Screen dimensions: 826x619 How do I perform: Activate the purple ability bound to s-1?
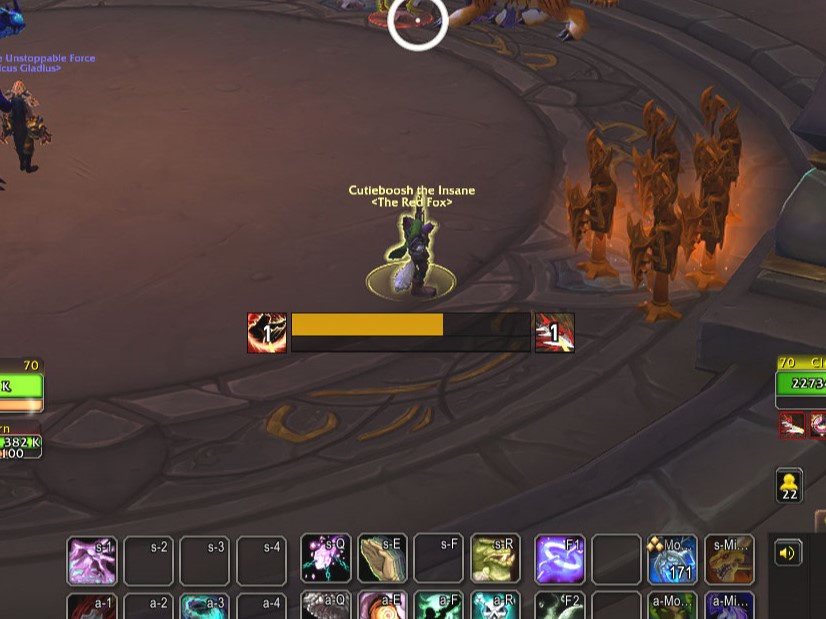(x=92, y=560)
